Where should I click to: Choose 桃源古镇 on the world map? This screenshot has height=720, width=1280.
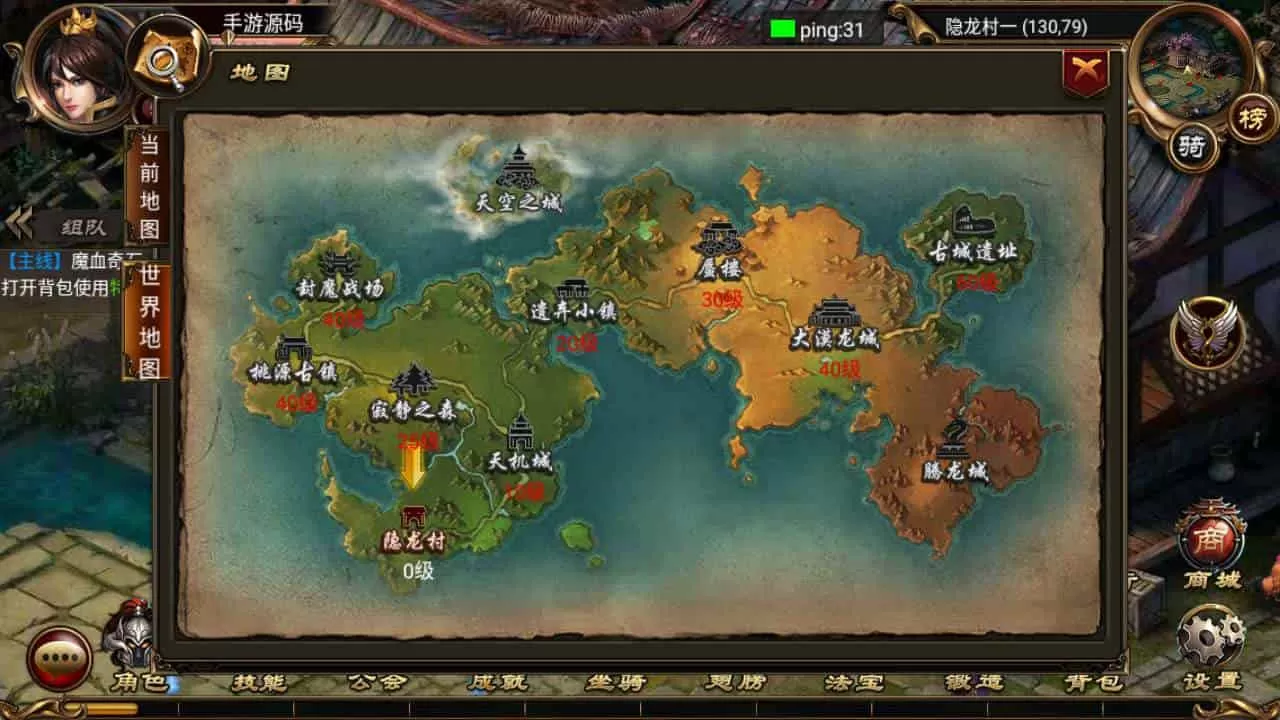tap(293, 360)
